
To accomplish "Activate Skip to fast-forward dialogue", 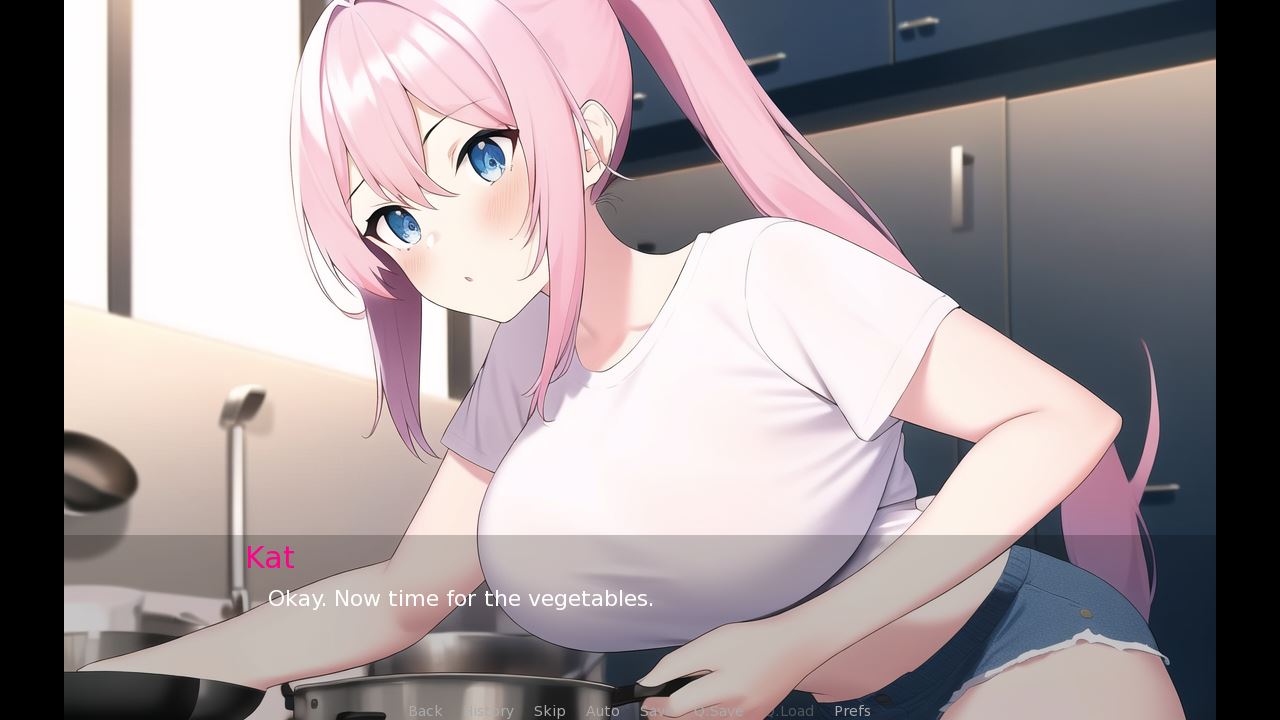I will 550,710.
